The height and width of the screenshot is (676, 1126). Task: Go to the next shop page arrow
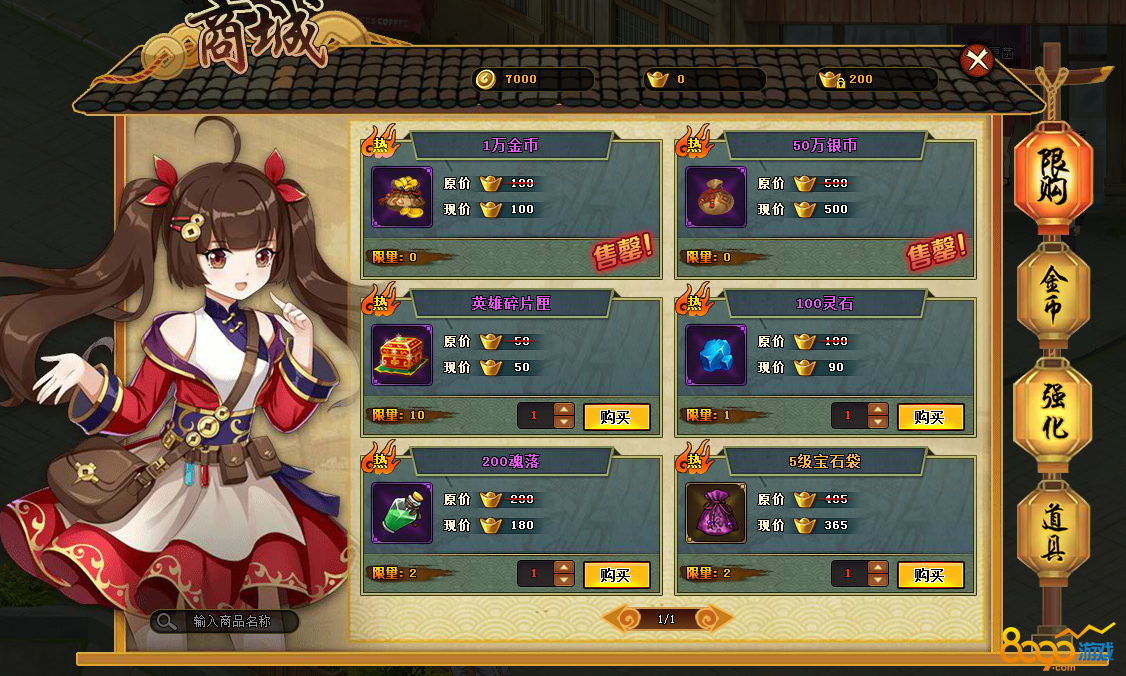tap(714, 619)
